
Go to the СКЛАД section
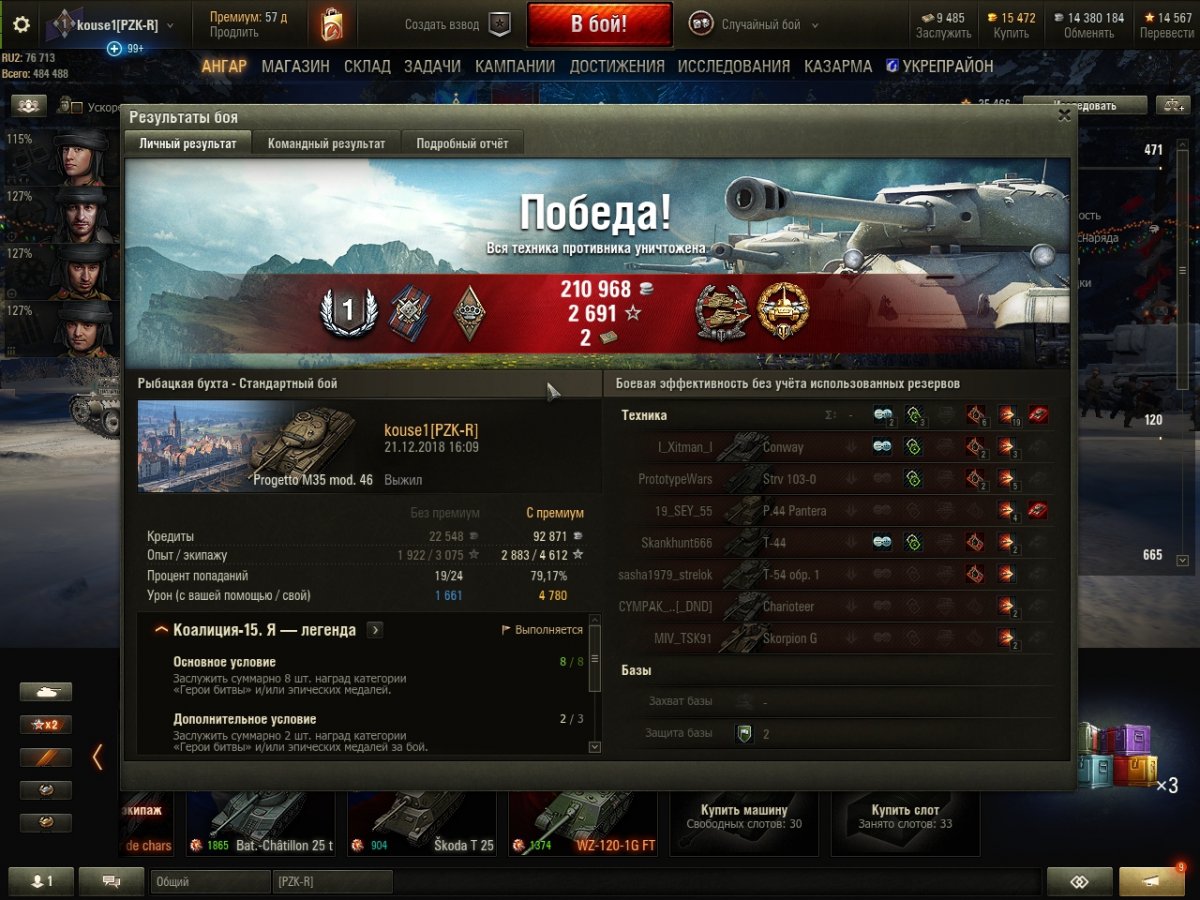pos(367,66)
